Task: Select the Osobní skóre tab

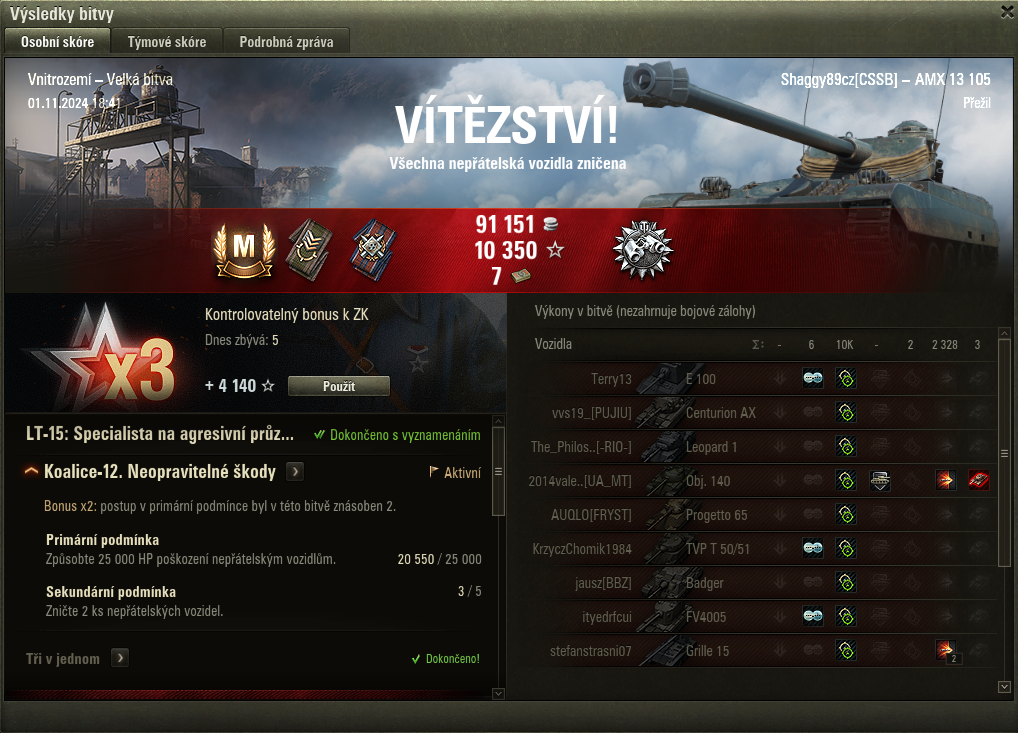Action: point(58,42)
